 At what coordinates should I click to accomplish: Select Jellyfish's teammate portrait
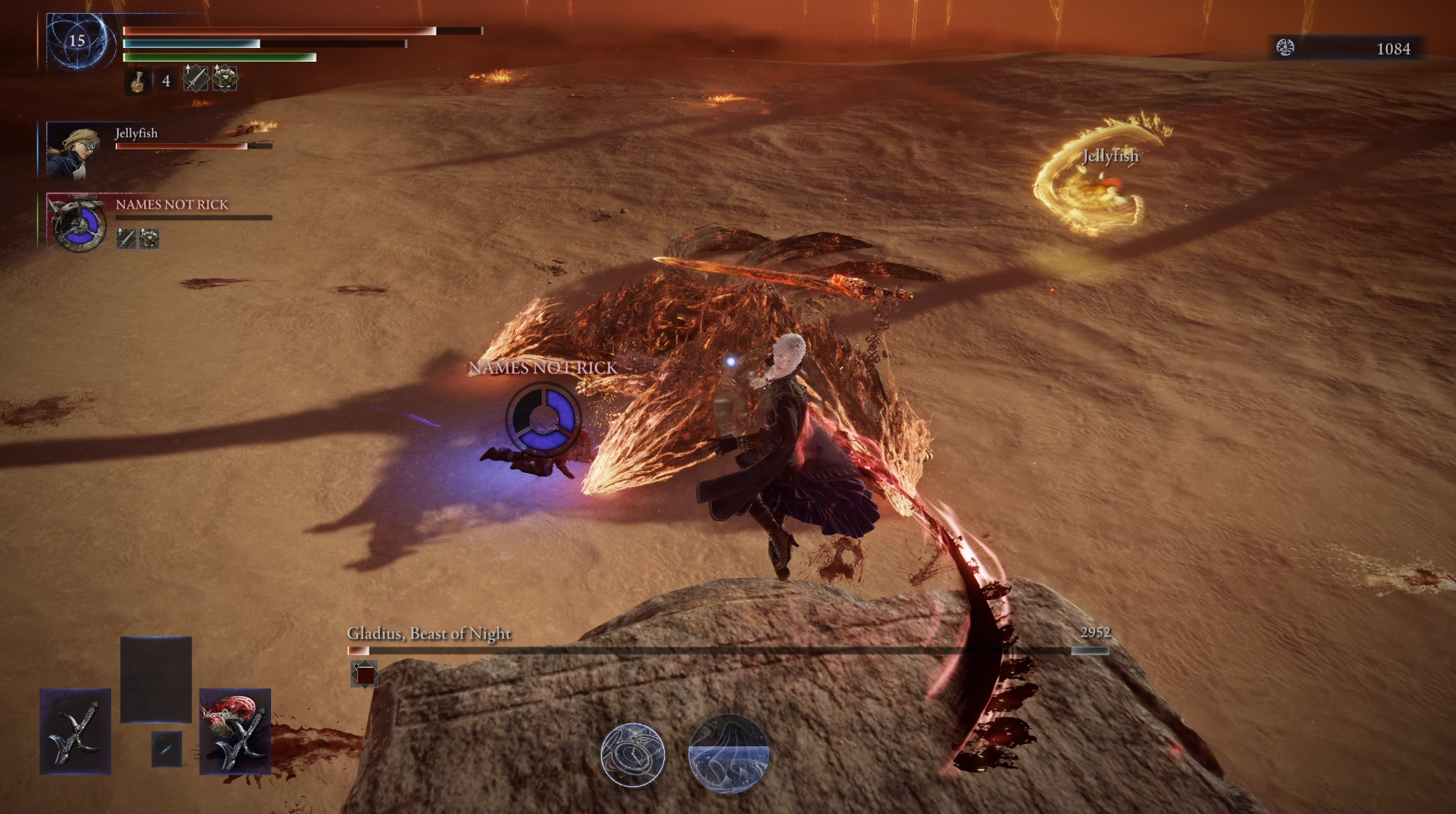[73, 148]
